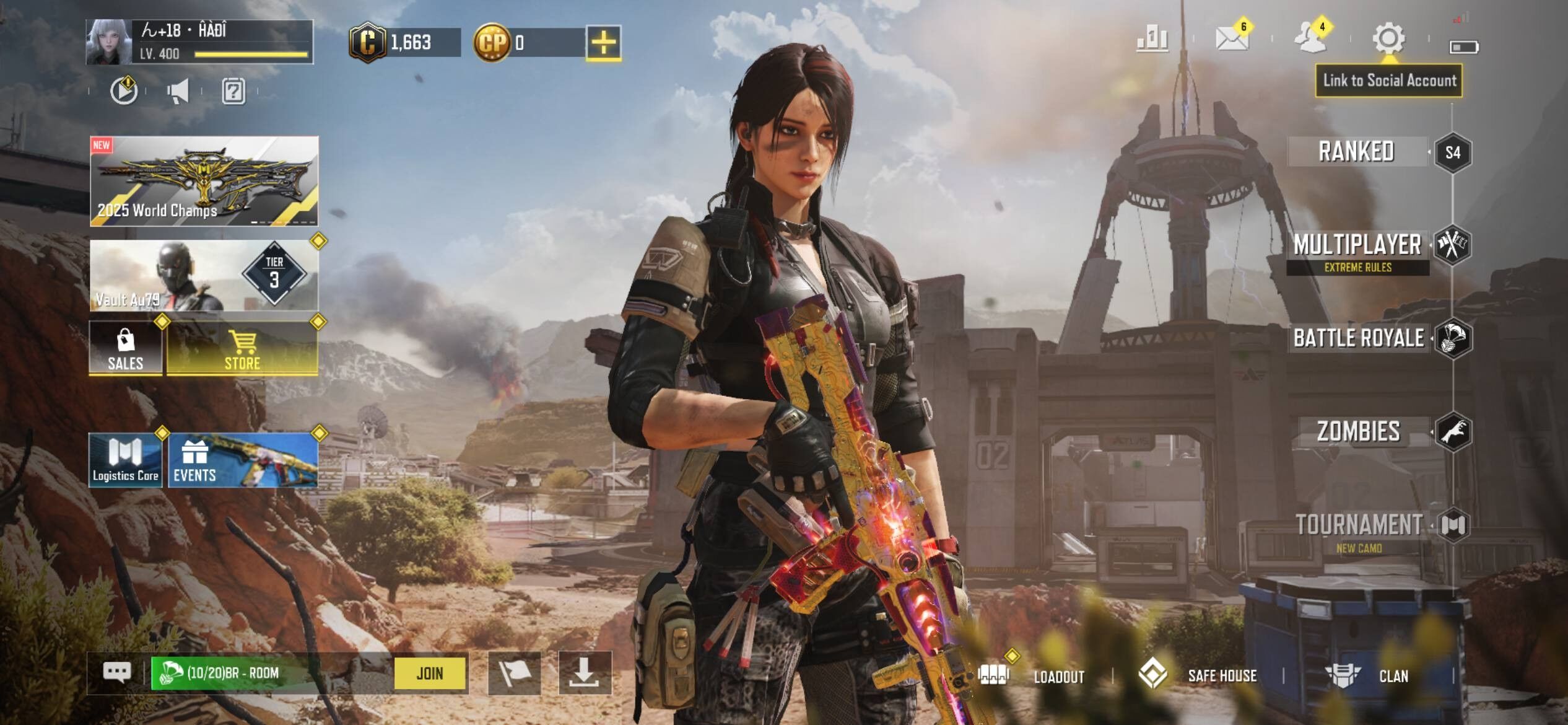Open the Tournament mode

coord(1359,525)
